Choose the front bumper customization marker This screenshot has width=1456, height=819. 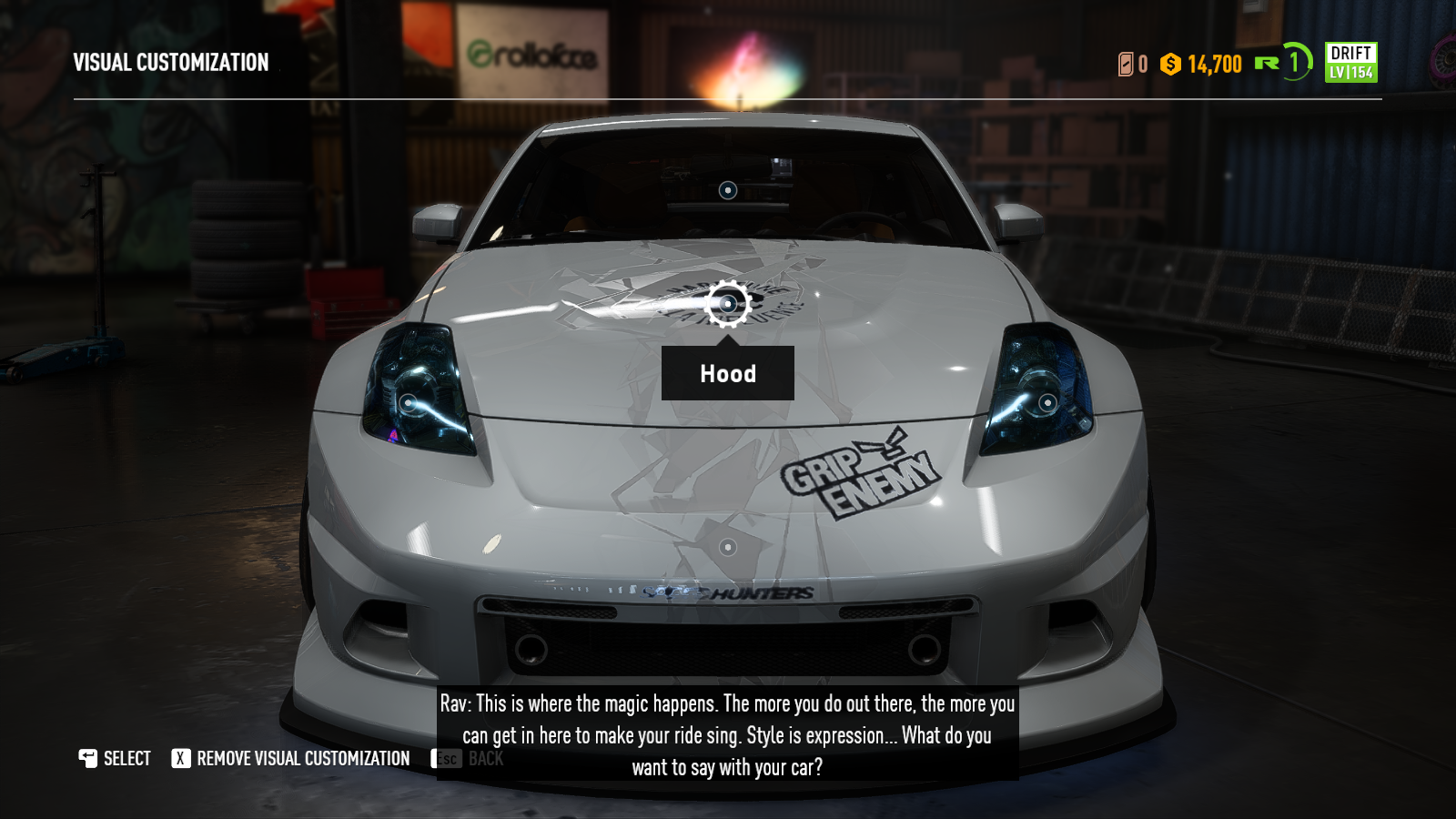(x=727, y=547)
